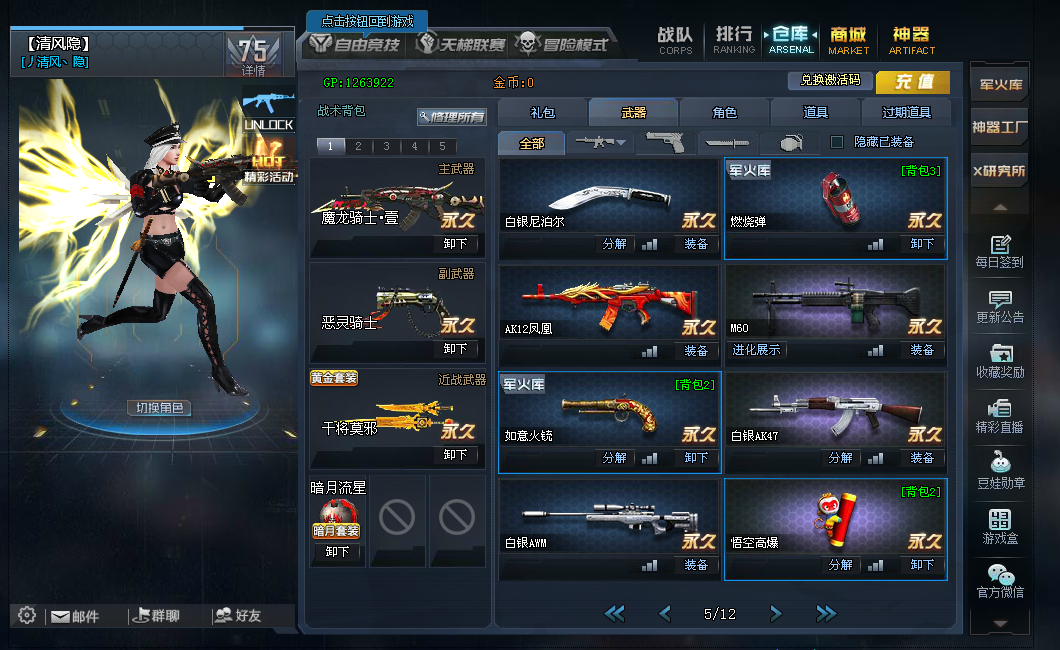Open the 邮件 mail box
Image resolution: width=1060 pixels, height=650 pixels.
click(x=75, y=616)
